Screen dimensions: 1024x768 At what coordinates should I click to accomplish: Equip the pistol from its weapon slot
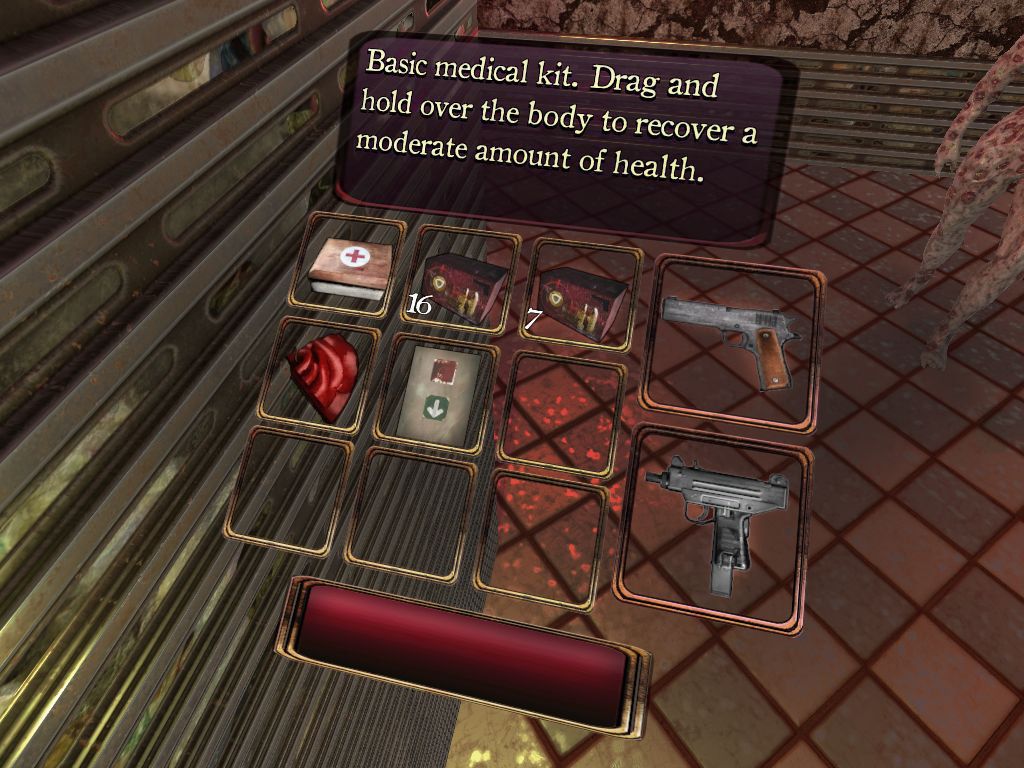(730, 340)
